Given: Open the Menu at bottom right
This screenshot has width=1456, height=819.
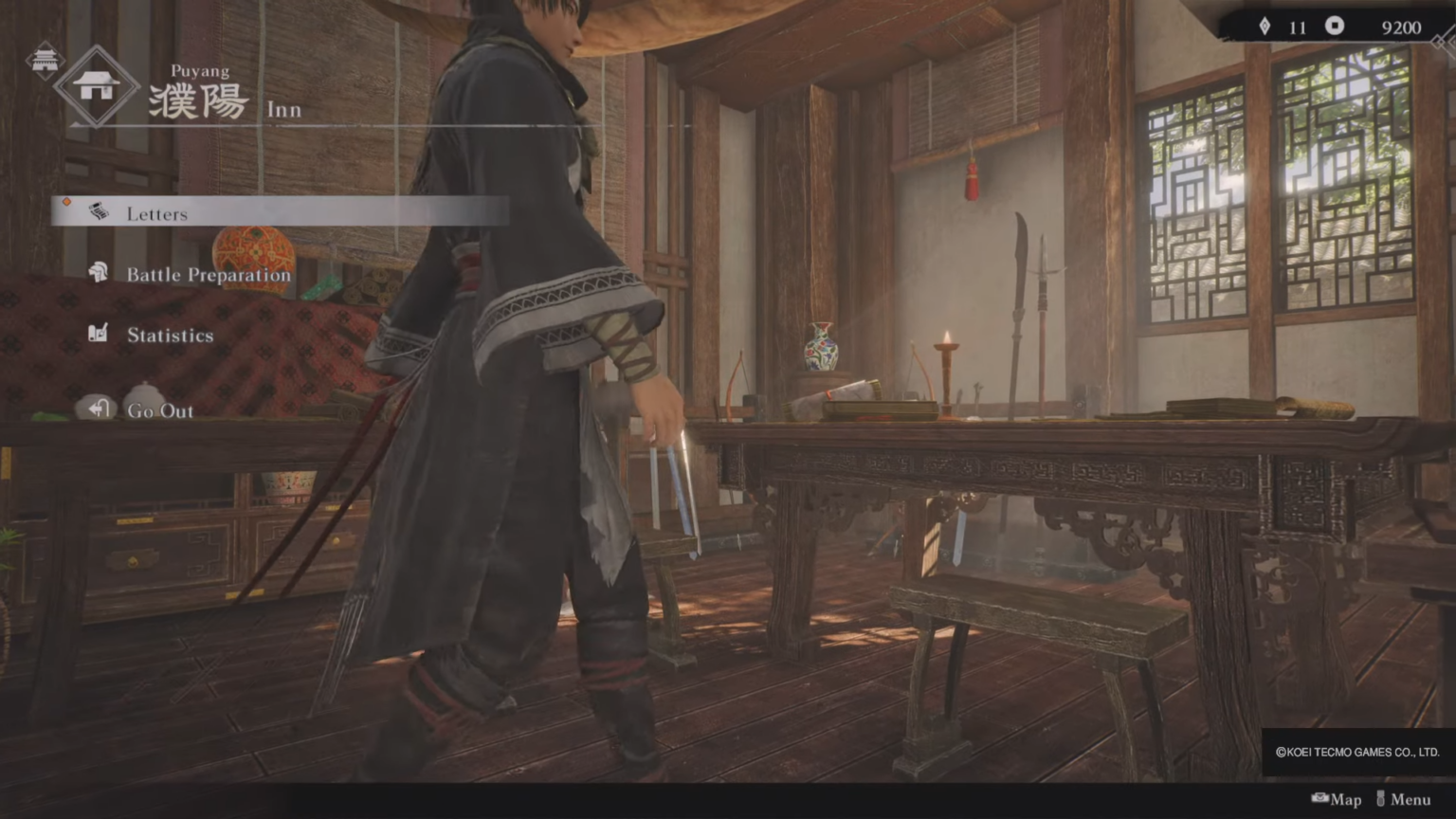Looking at the screenshot, I should 1410,799.
